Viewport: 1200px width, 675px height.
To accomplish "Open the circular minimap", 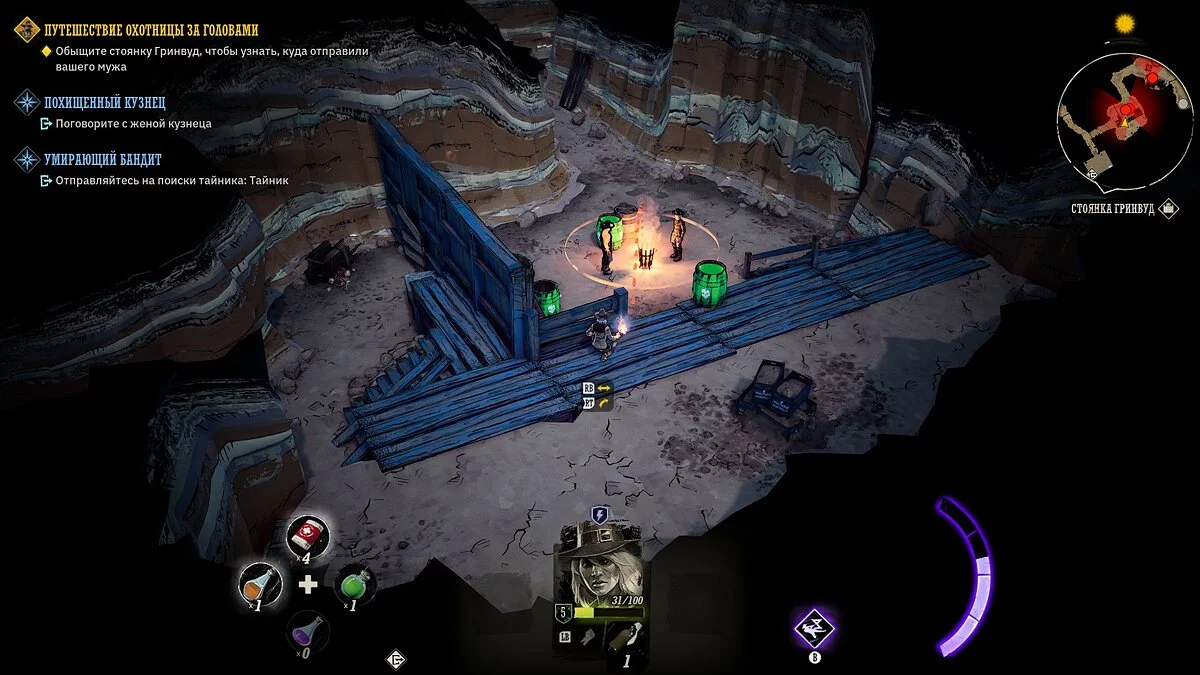I will coord(1123,120).
